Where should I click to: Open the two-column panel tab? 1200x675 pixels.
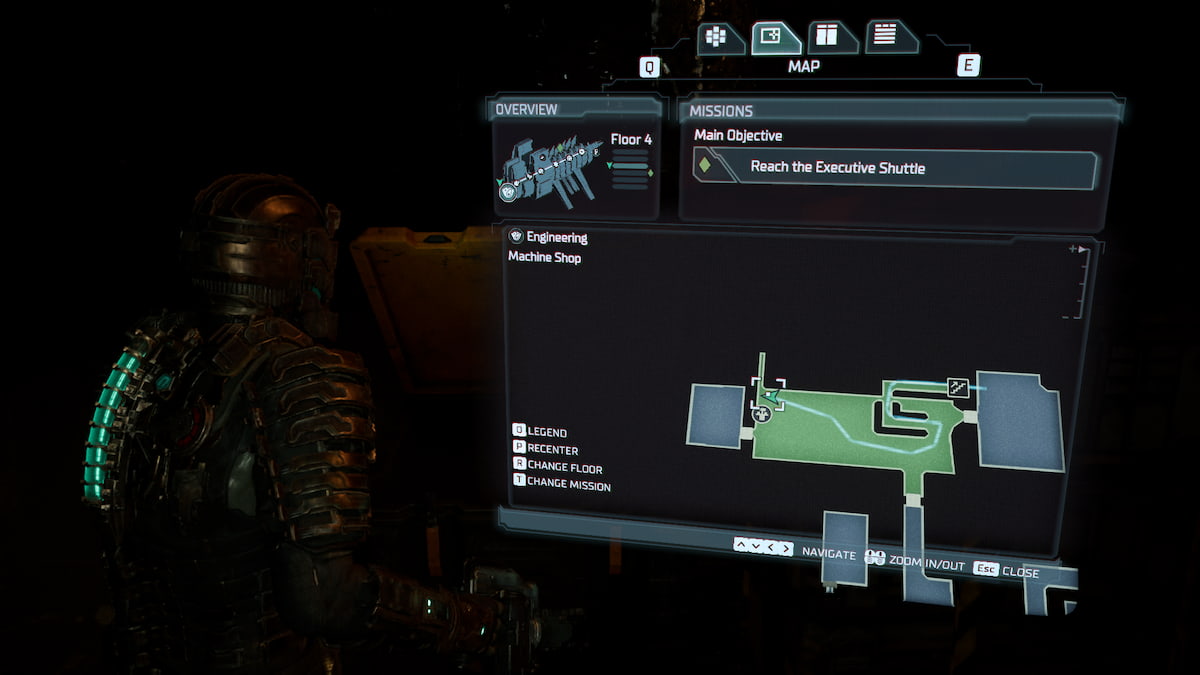point(829,38)
